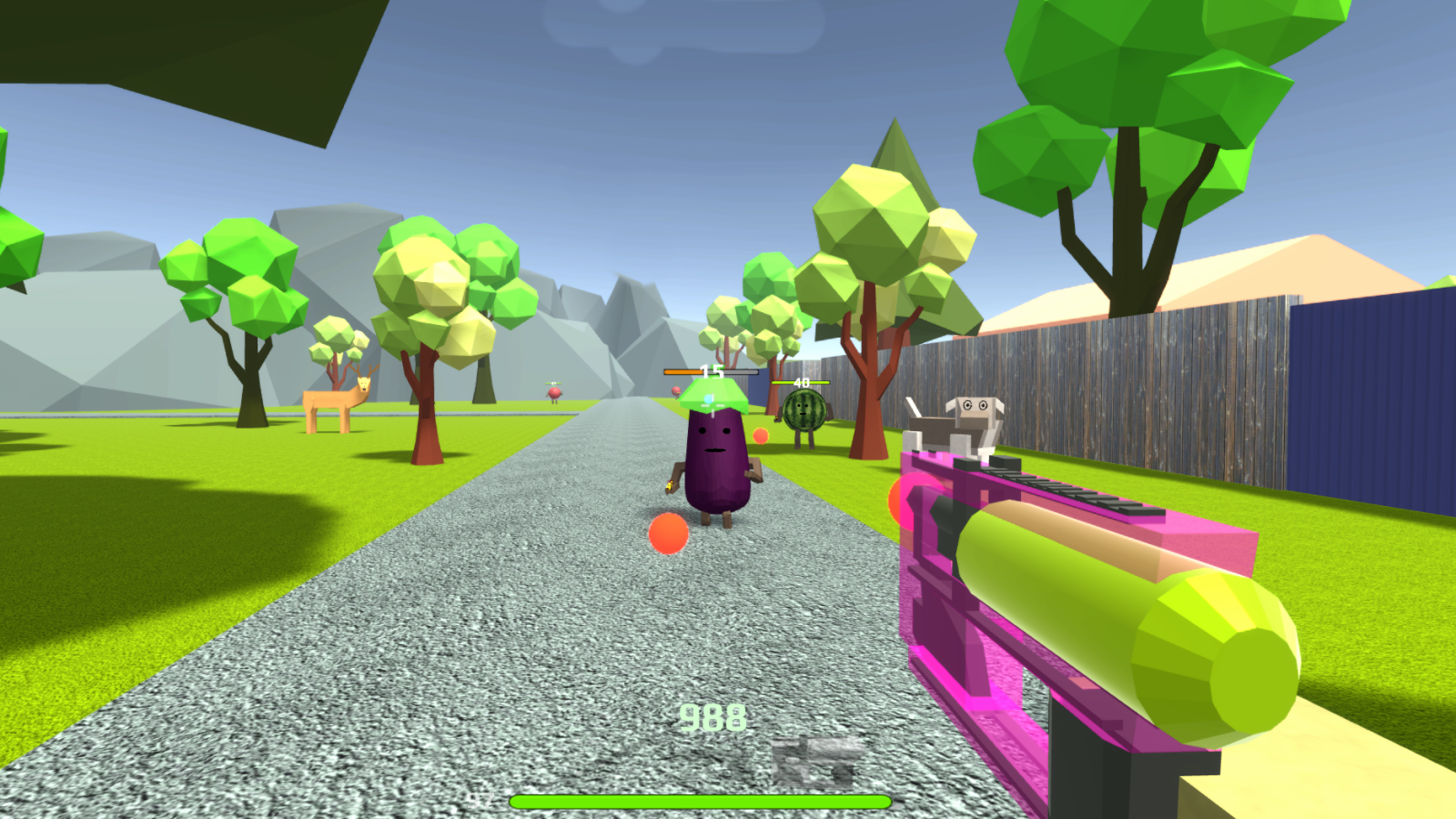Click the blue wall behind the fence
The height and width of the screenshot is (819, 1456).
point(1365,391)
